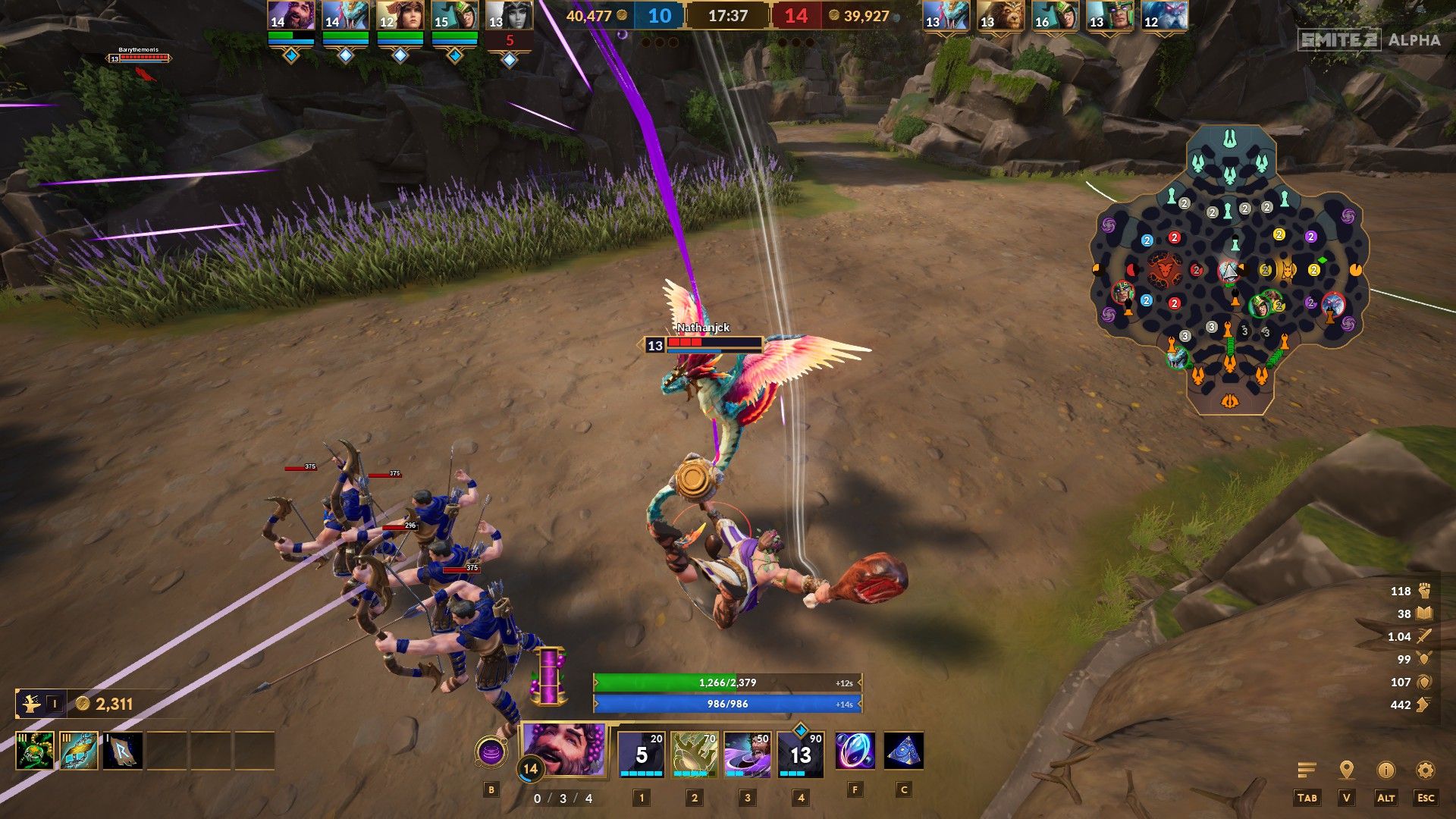Use the blue pyramid ward consumable
This screenshot has width=1456, height=819.
tap(903, 751)
